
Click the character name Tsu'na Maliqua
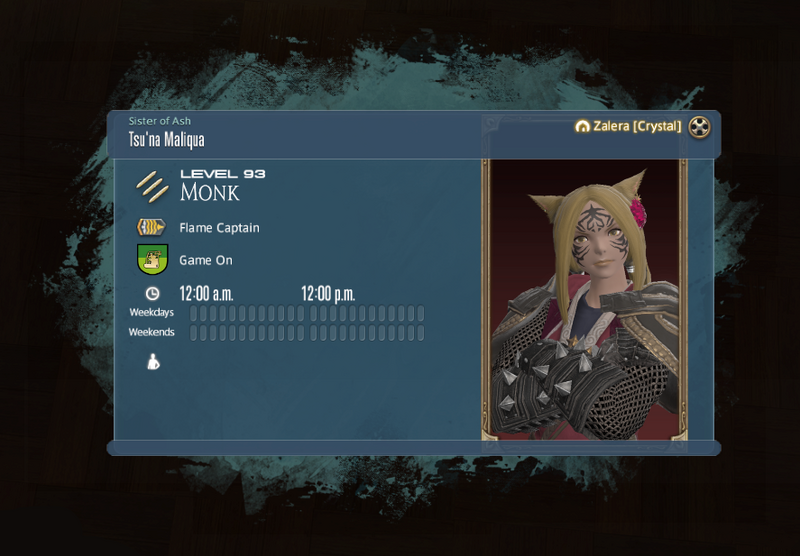(166, 140)
